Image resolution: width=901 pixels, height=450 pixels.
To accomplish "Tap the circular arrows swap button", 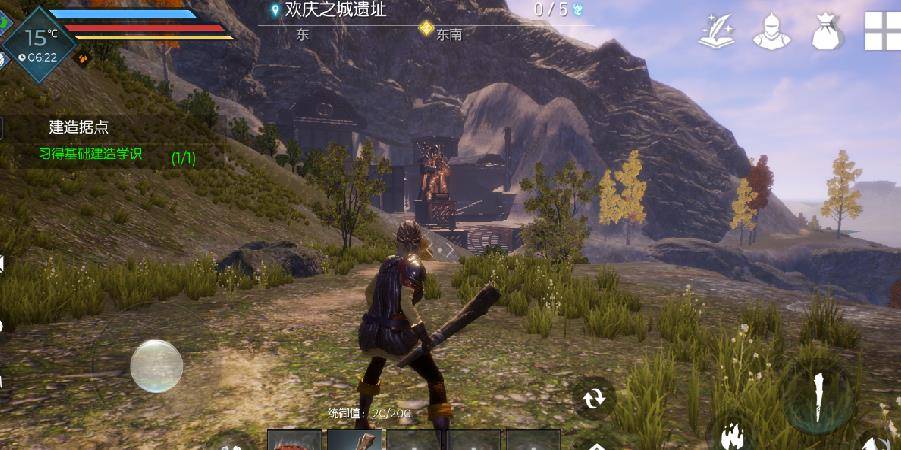I will (x=595, y=397).
